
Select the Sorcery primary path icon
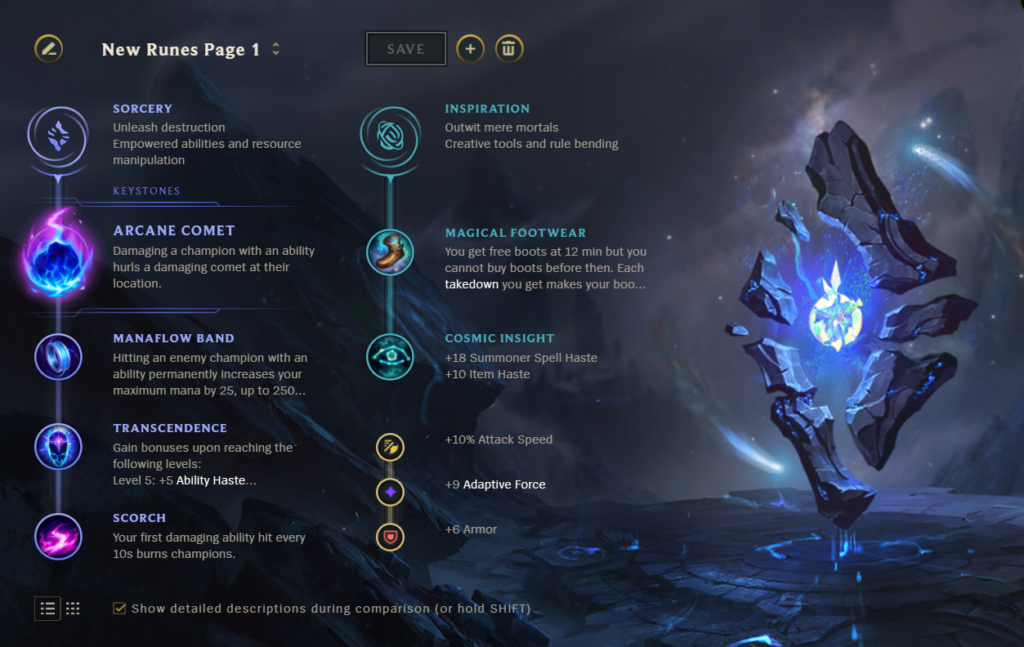[58, 134]
